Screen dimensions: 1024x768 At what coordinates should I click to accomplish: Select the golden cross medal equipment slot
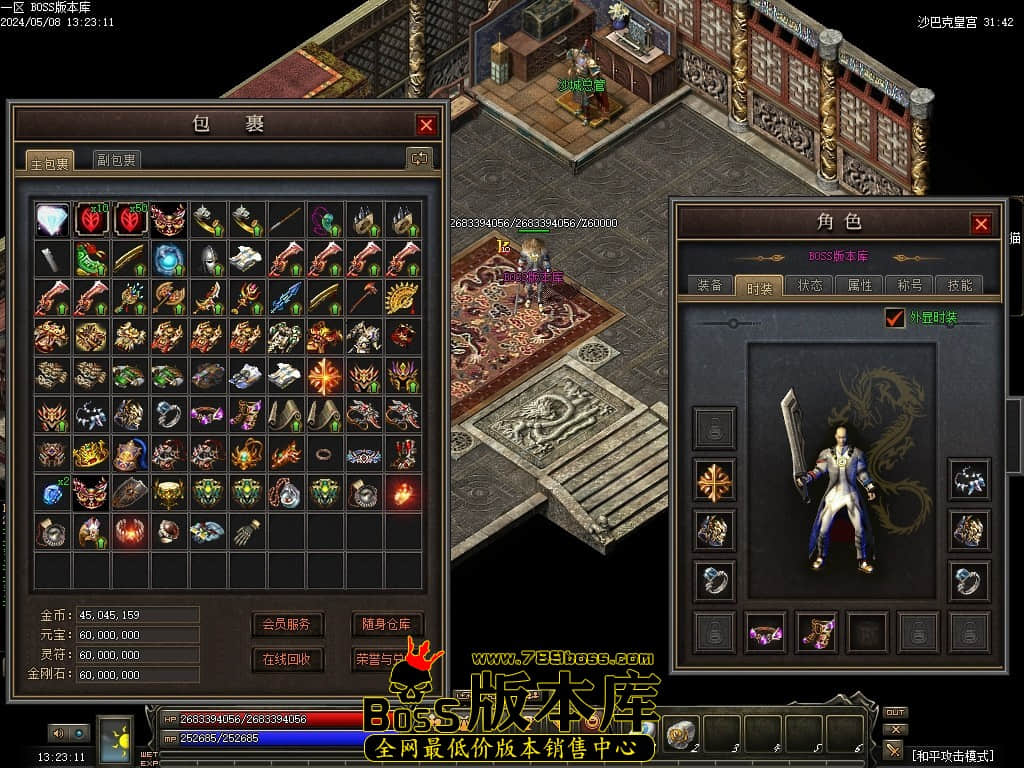click(714, 480)
